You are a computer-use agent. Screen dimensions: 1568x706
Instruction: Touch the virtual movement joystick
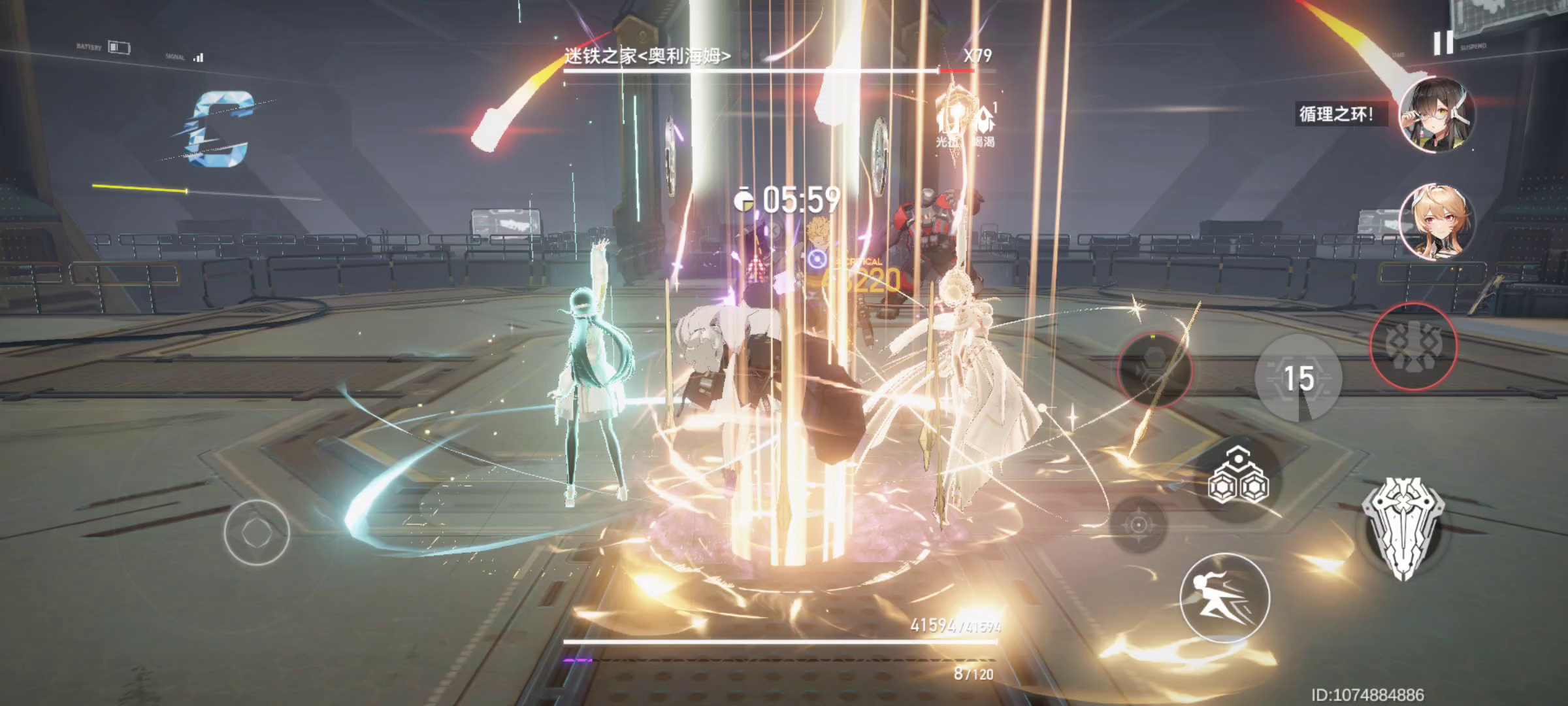coord(257,532)
